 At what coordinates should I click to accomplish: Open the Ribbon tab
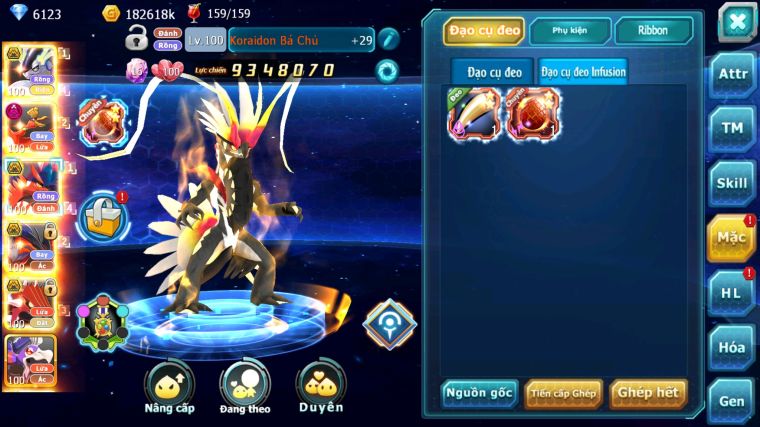point(653,31)
